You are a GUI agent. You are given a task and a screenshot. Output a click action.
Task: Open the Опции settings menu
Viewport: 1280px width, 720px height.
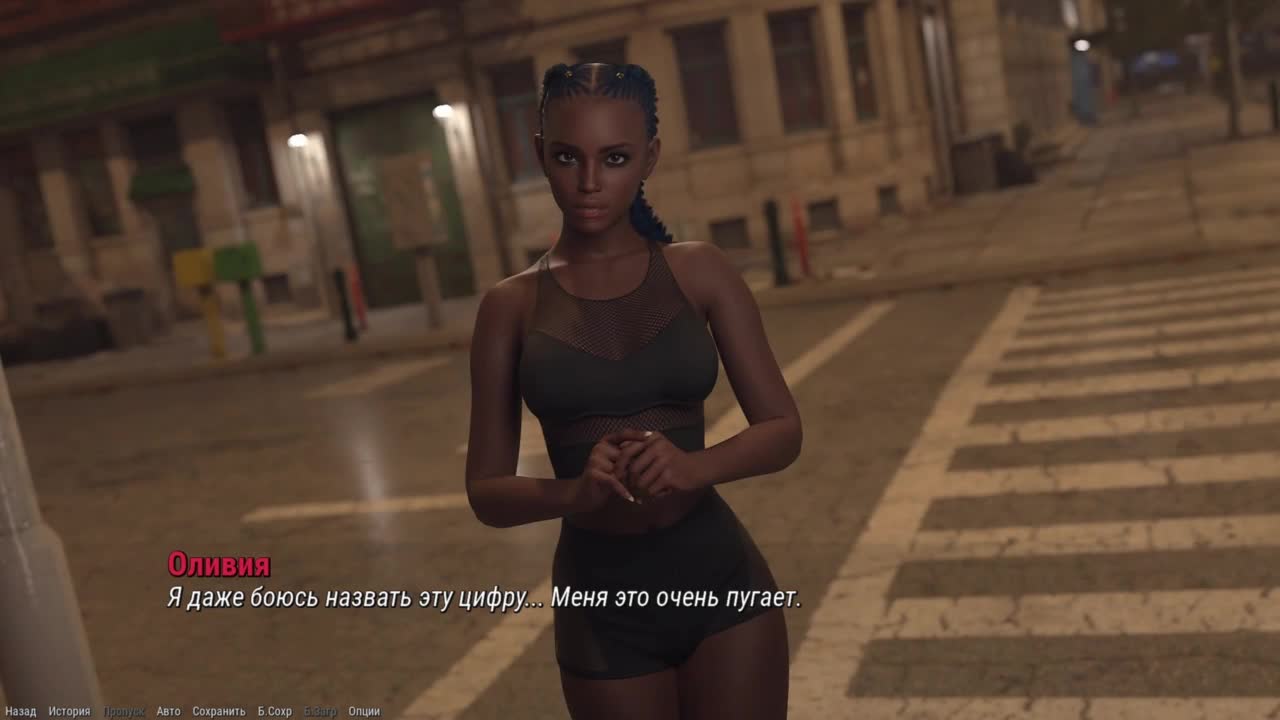click(x=364, y=711)
